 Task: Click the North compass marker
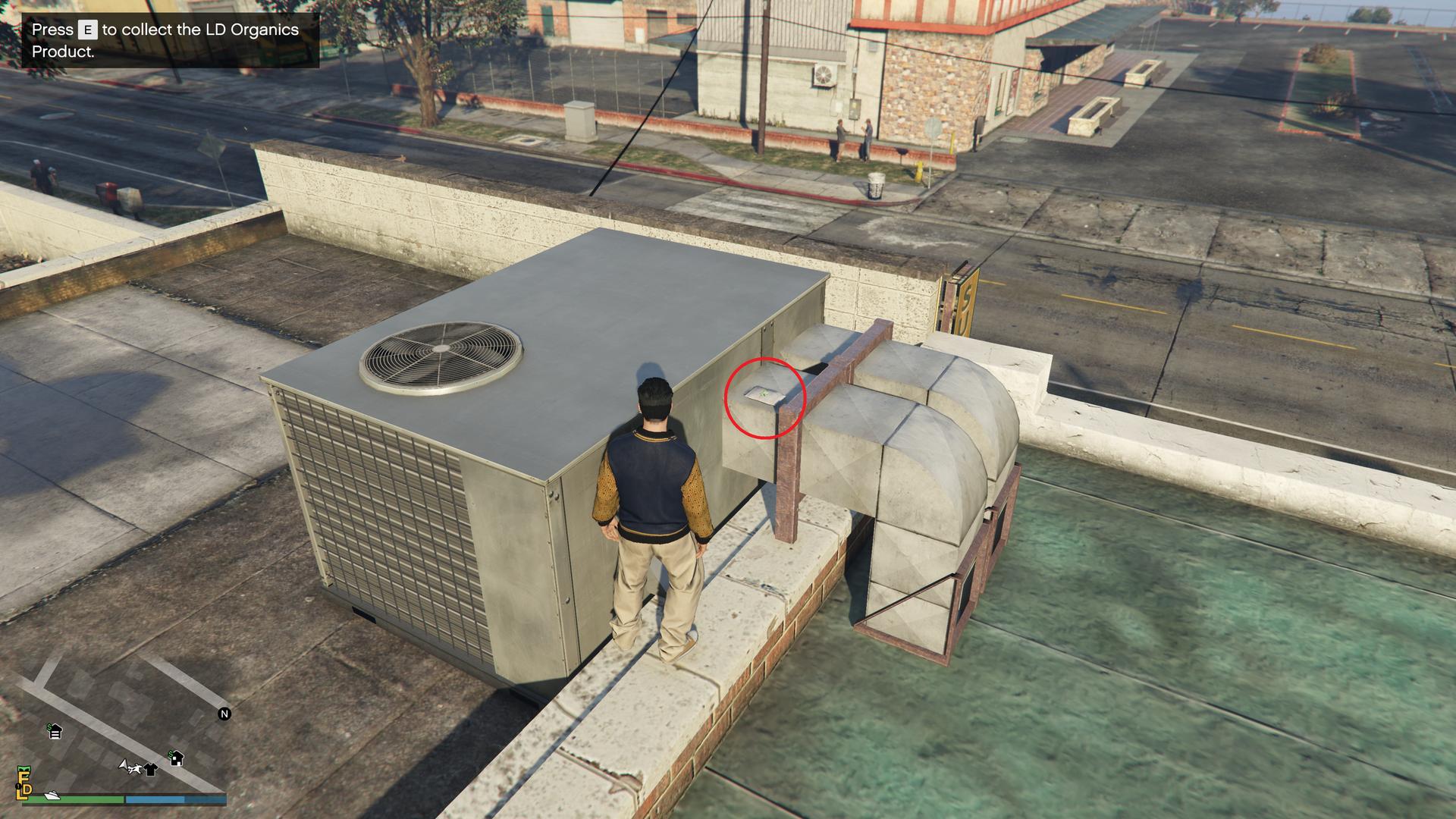pos(224,714)
